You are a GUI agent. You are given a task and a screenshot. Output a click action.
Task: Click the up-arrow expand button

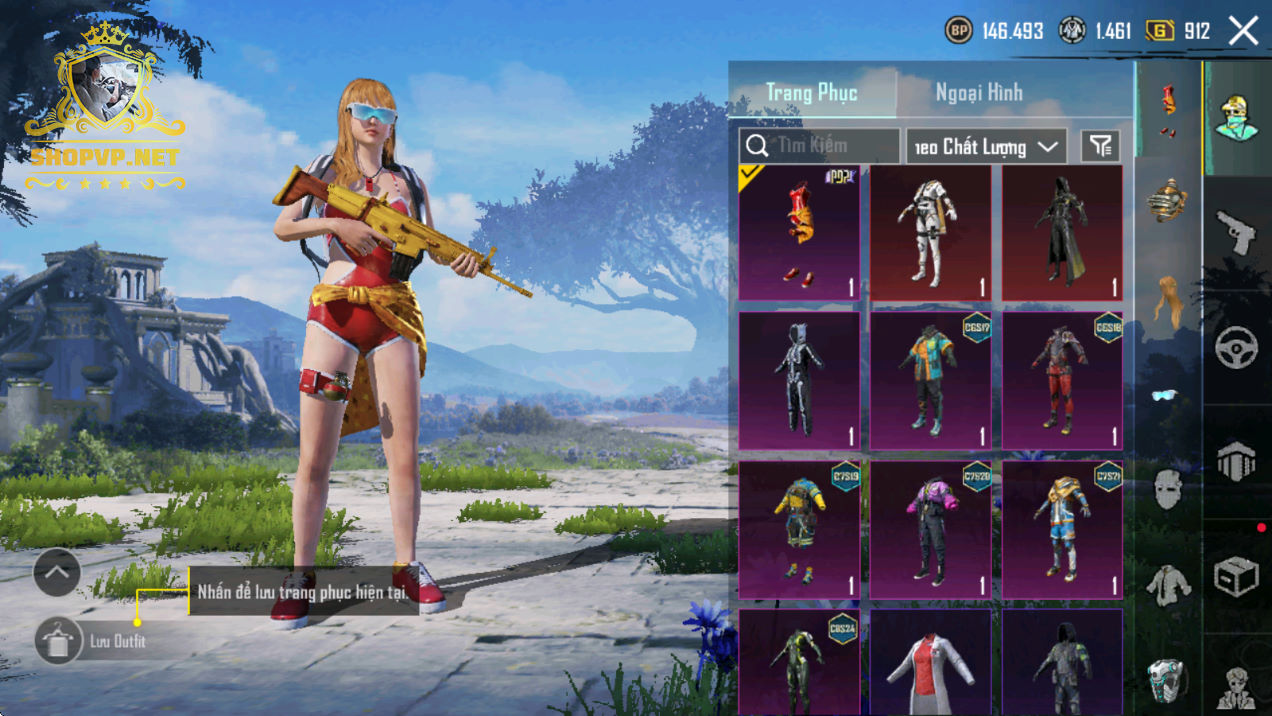pos(57,573)
